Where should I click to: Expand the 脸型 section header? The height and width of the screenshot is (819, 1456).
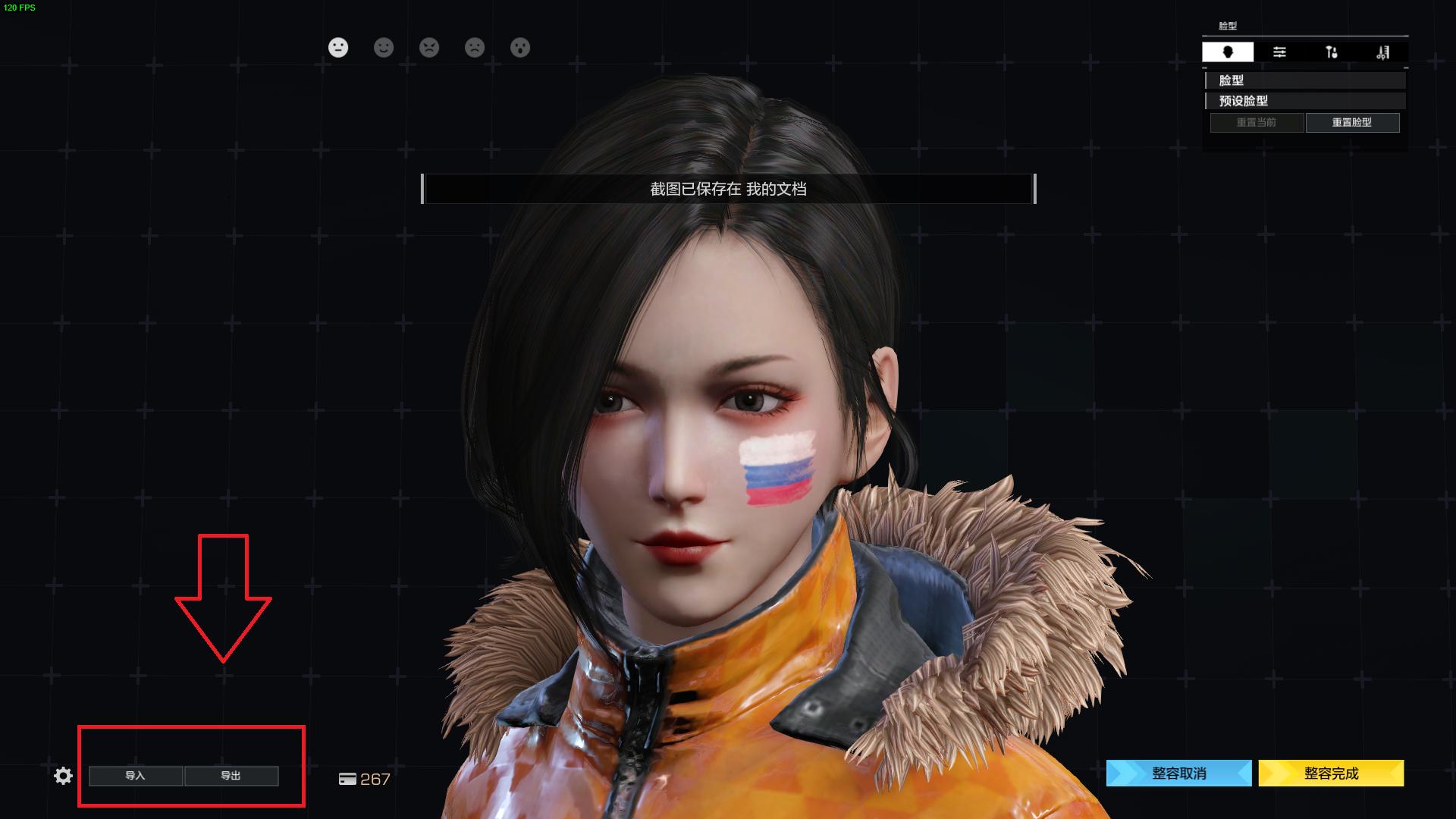[1304, 80]
